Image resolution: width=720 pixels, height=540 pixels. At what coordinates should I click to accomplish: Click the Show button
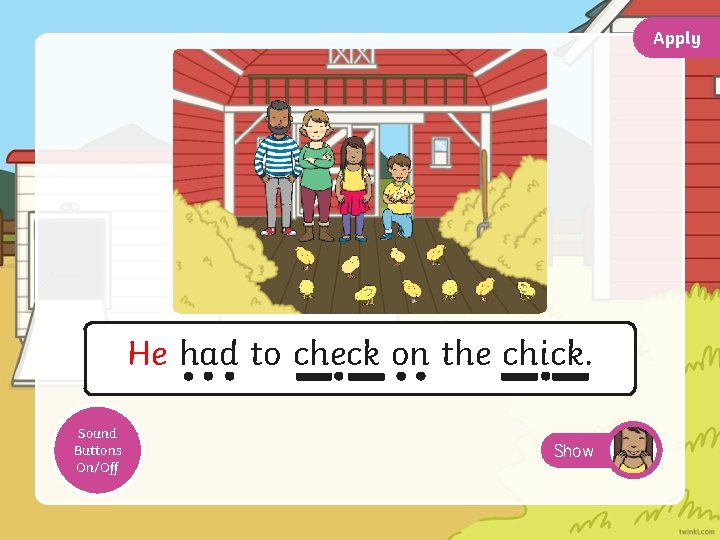574,451
